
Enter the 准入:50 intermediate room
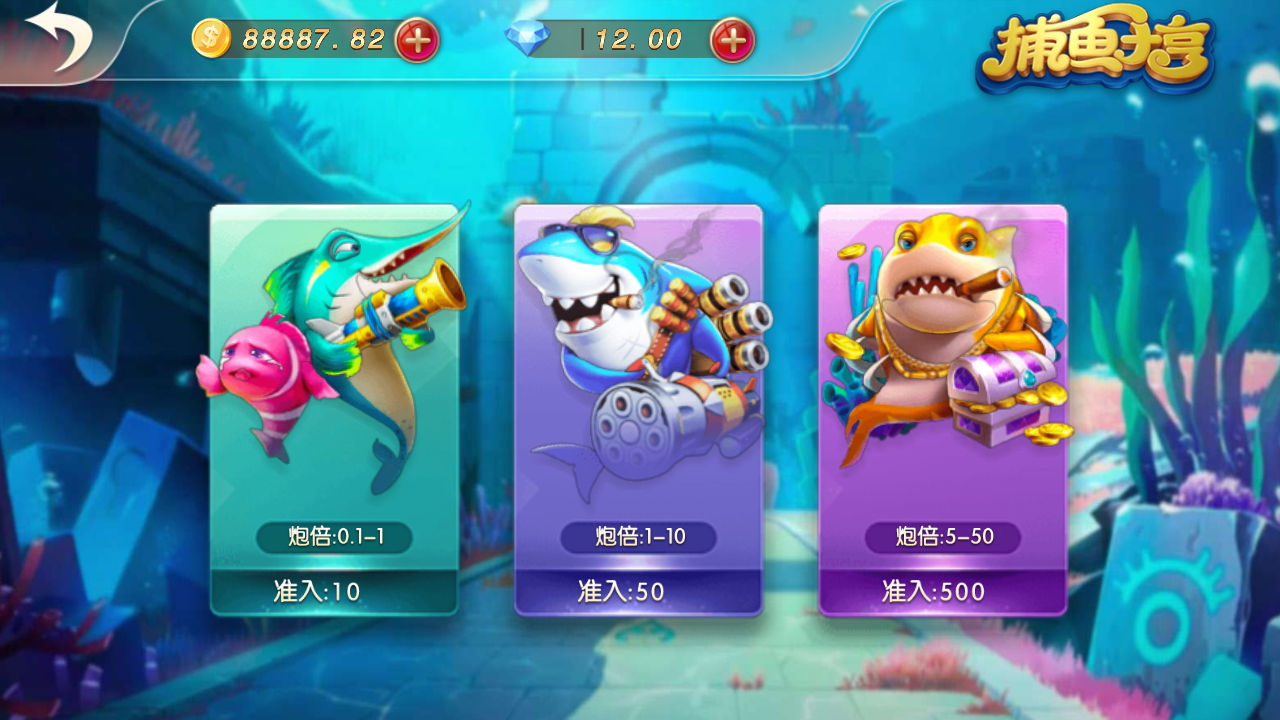pos(639,591)
